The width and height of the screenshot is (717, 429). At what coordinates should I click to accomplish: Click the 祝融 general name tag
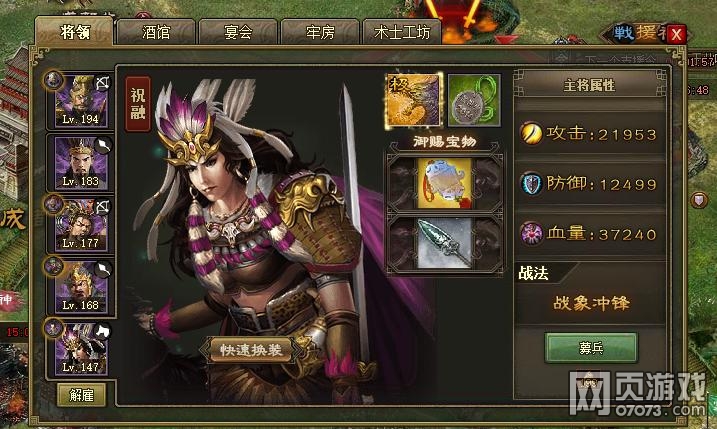click(138, 104)
